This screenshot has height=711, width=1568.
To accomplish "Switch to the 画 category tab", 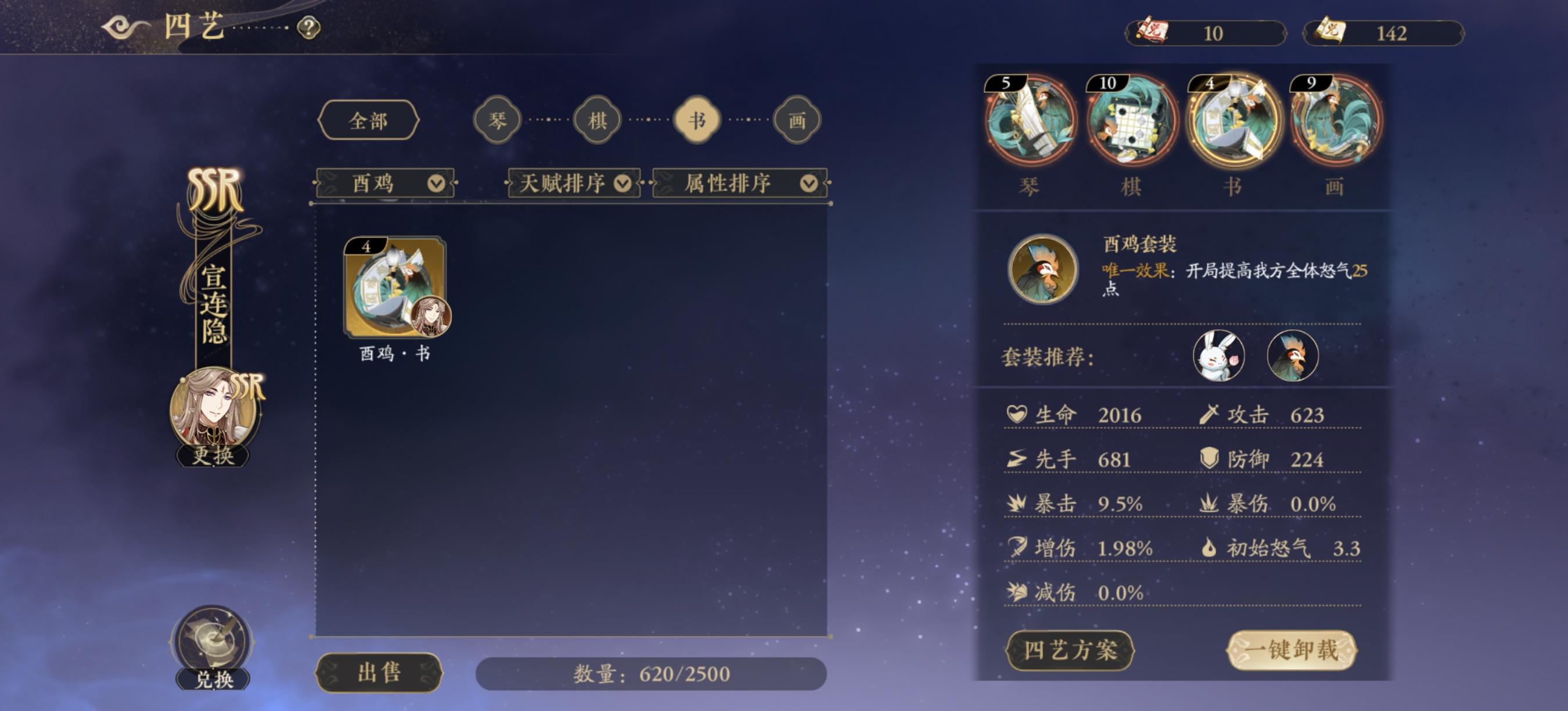I will (x=796, y=119).
